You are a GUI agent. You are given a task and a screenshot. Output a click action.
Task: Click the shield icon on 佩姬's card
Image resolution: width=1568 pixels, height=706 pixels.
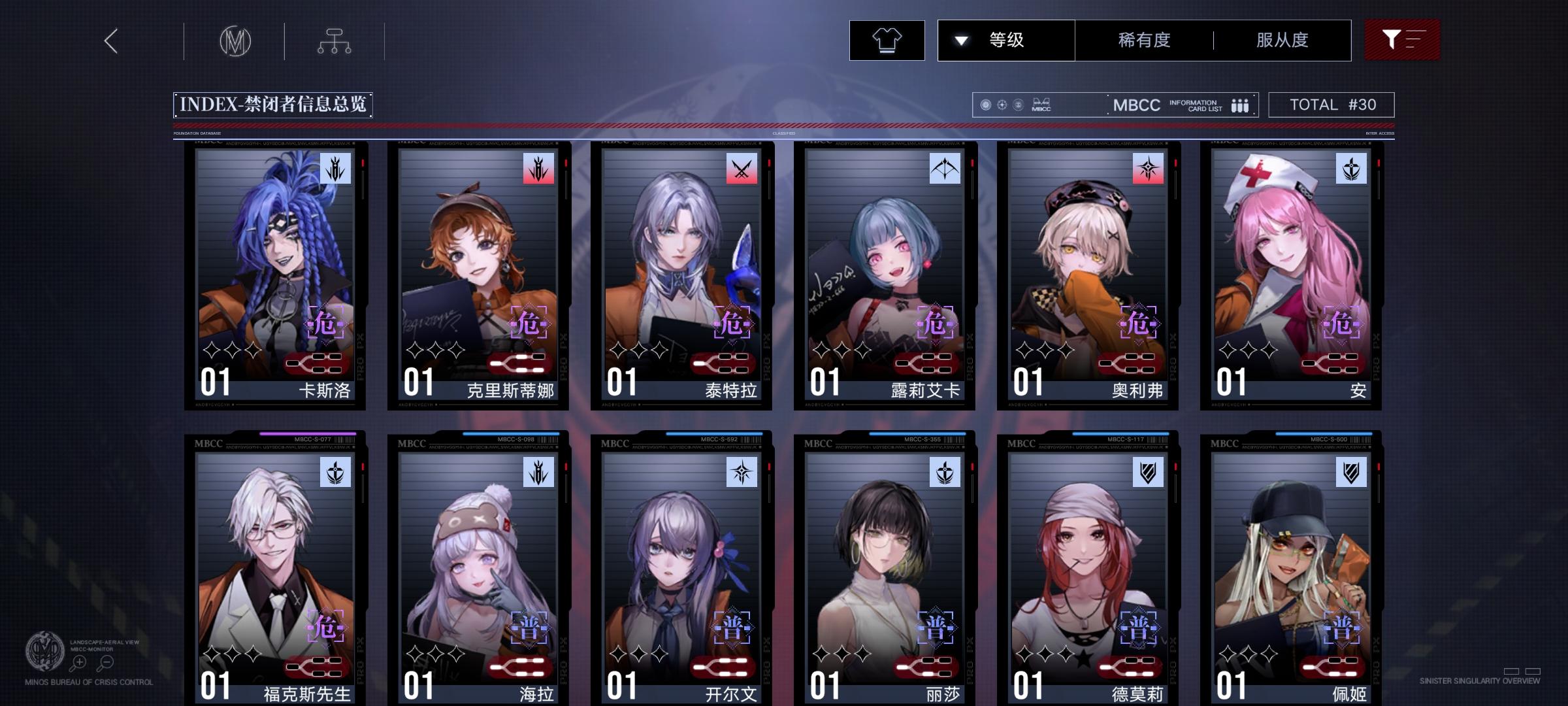[x=1351, y=473]
